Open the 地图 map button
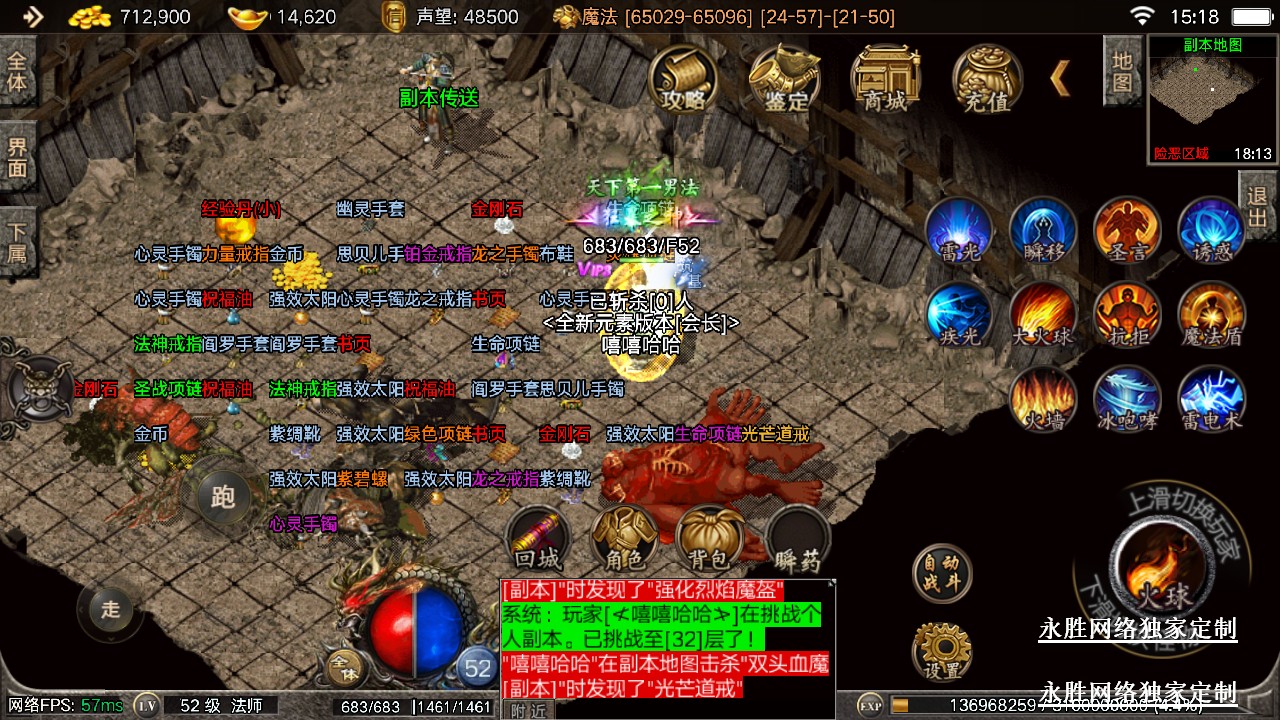Viewport: 1280px width, 720px height. pyautogui.click(x=1122, y=70)
